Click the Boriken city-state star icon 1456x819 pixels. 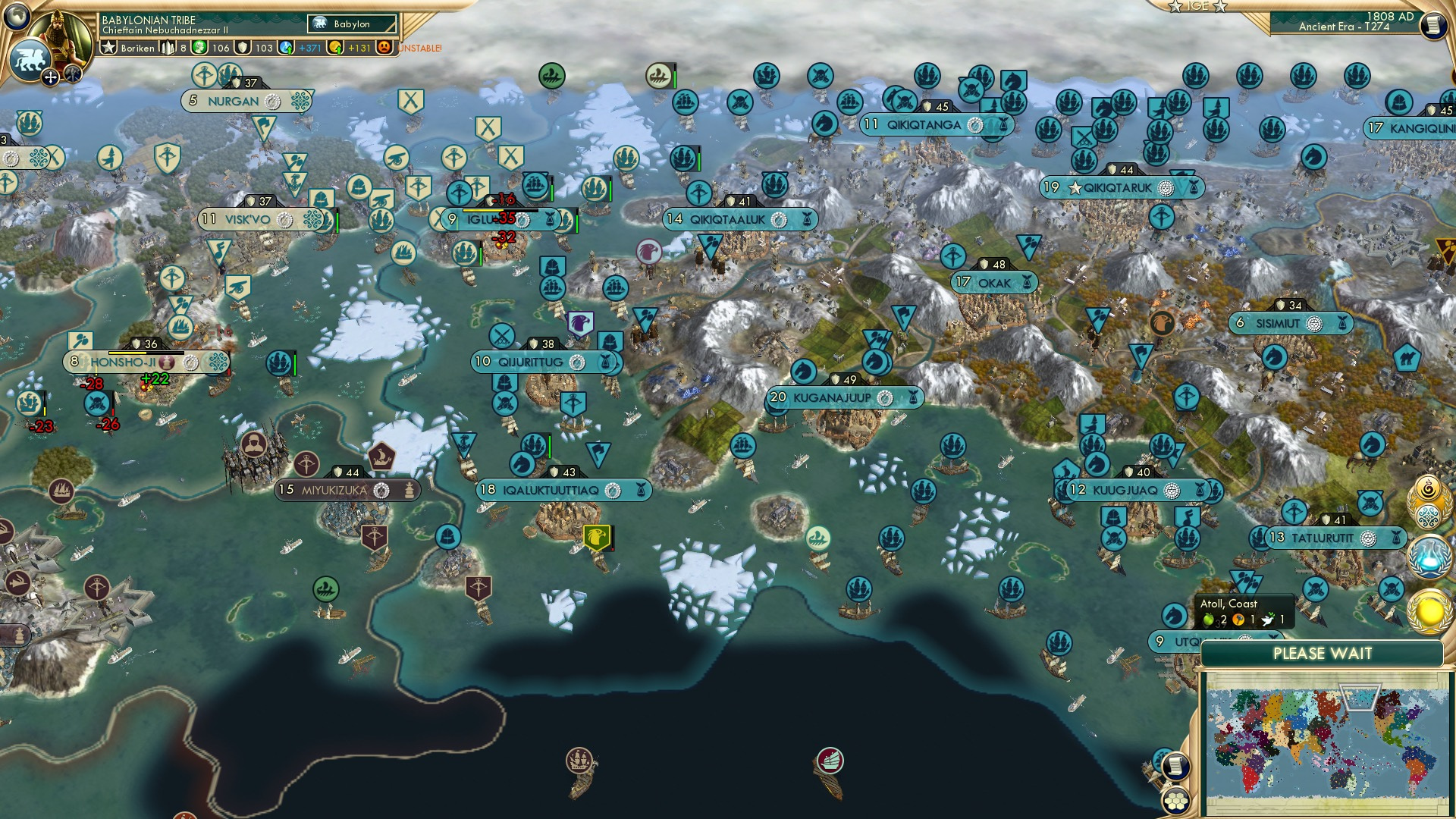point(109,47)
